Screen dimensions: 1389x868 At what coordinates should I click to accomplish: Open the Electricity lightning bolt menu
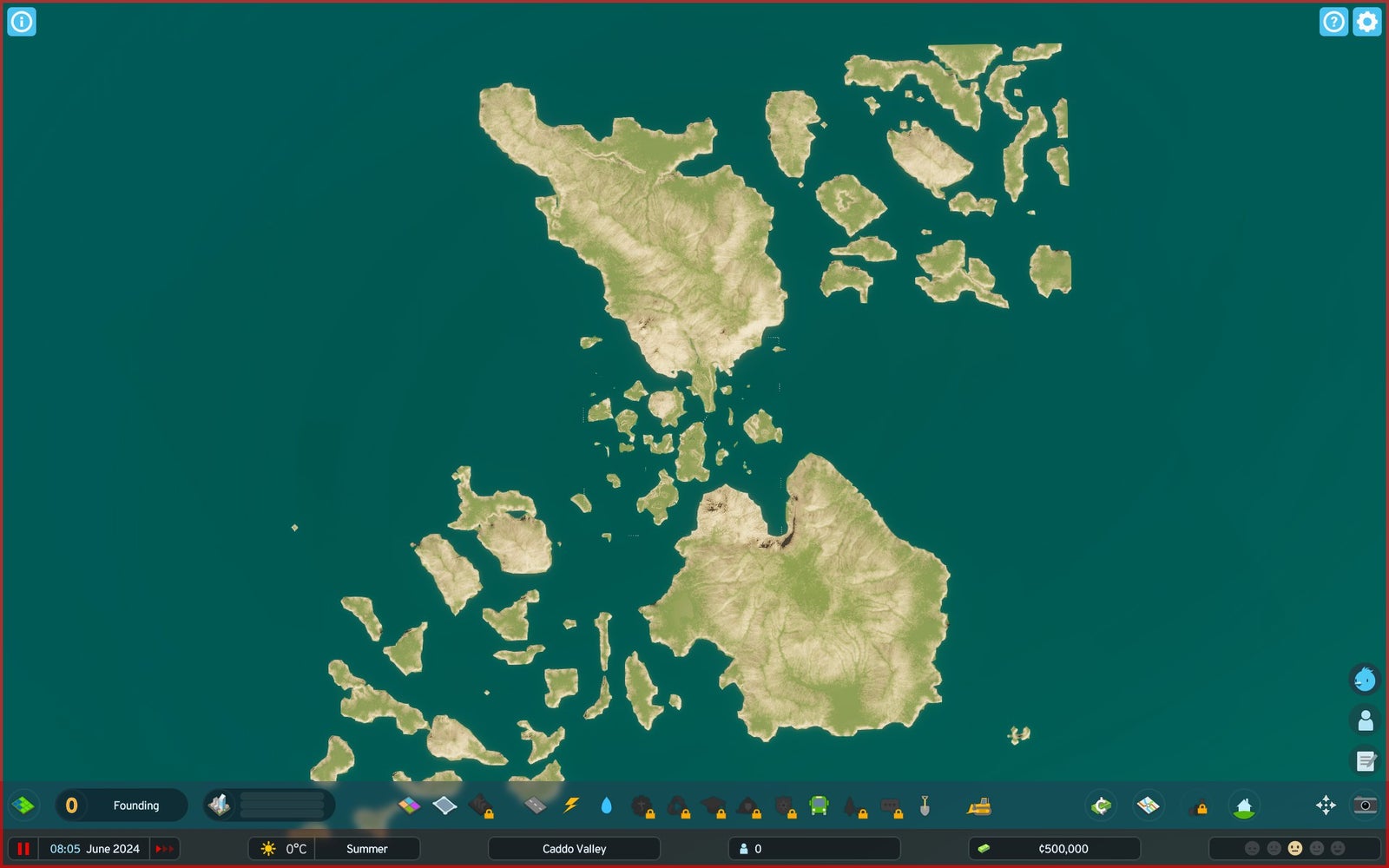point(570,806)
